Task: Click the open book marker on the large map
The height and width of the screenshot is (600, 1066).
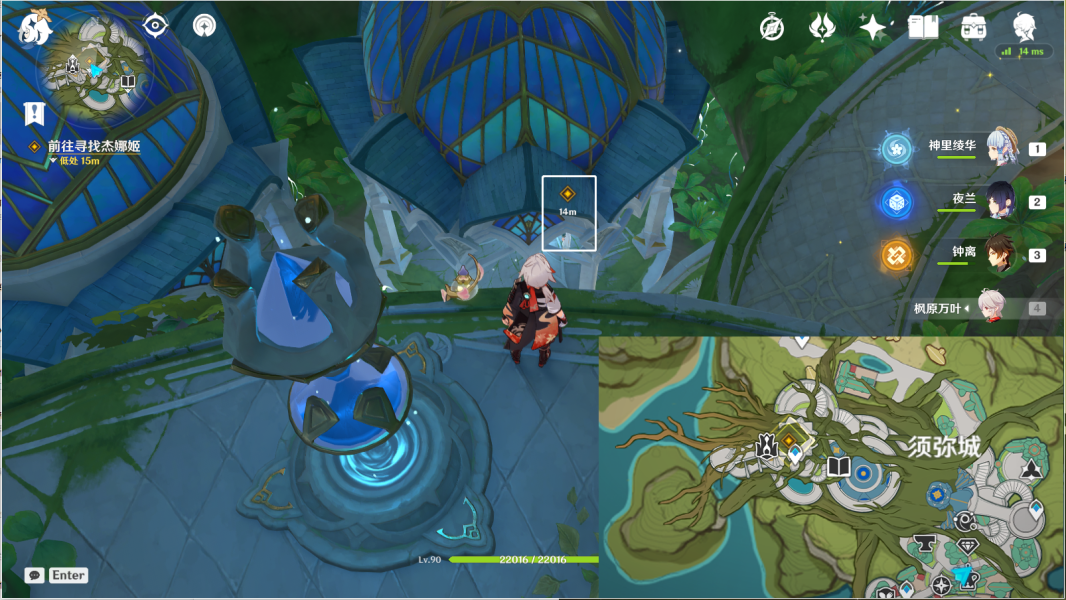Action: coord(838,466)
